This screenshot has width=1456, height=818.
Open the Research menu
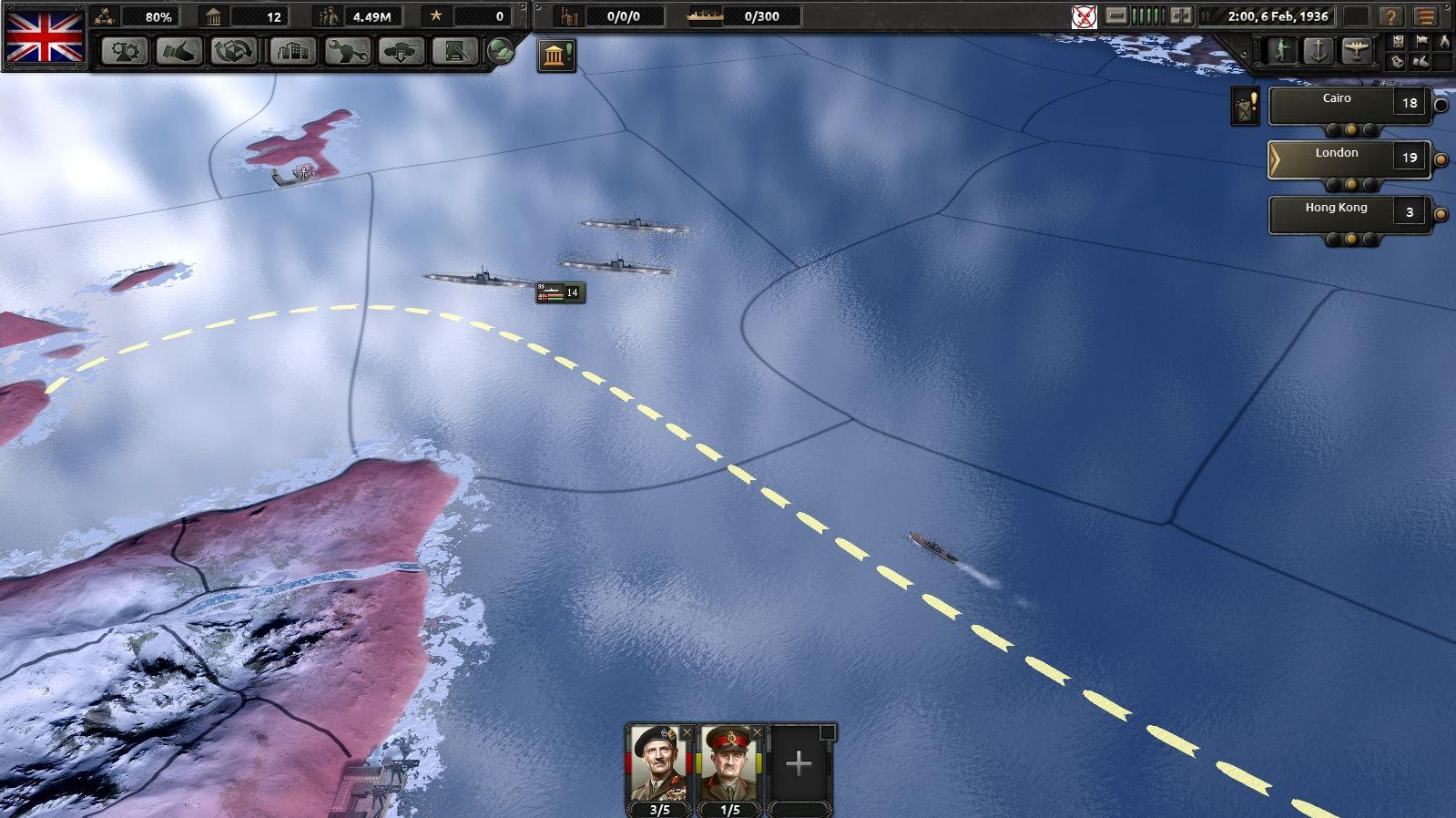point(124,51)
